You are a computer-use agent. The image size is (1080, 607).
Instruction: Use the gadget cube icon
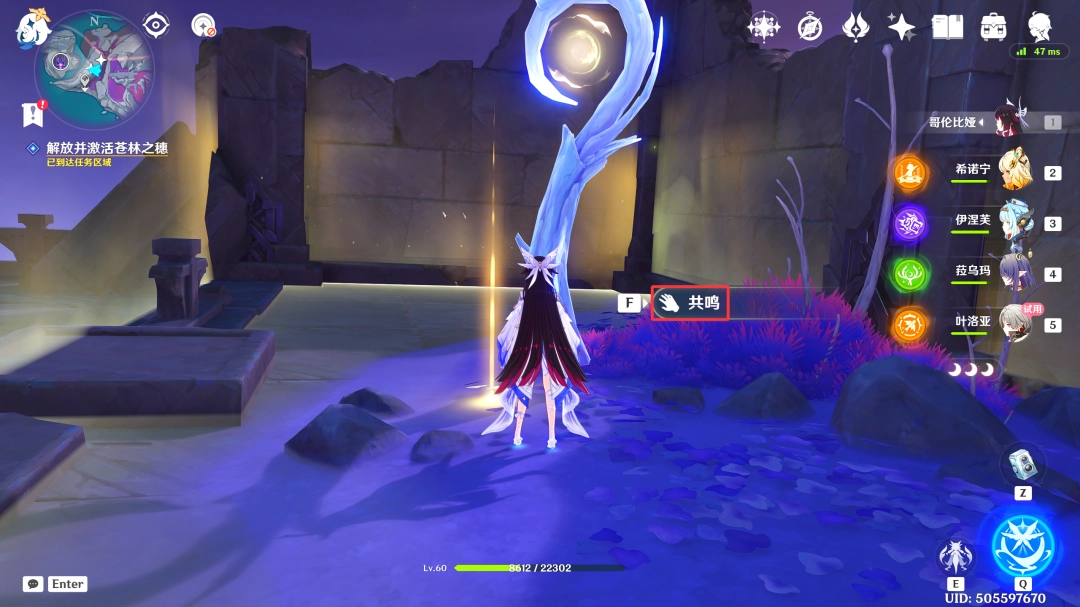[1022, 462]
